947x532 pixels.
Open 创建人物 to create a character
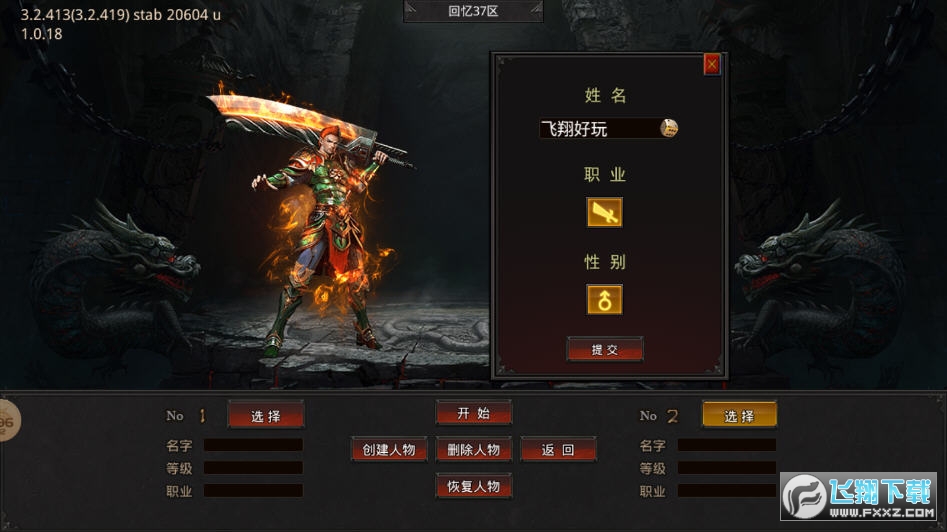[x=389, y=449]
